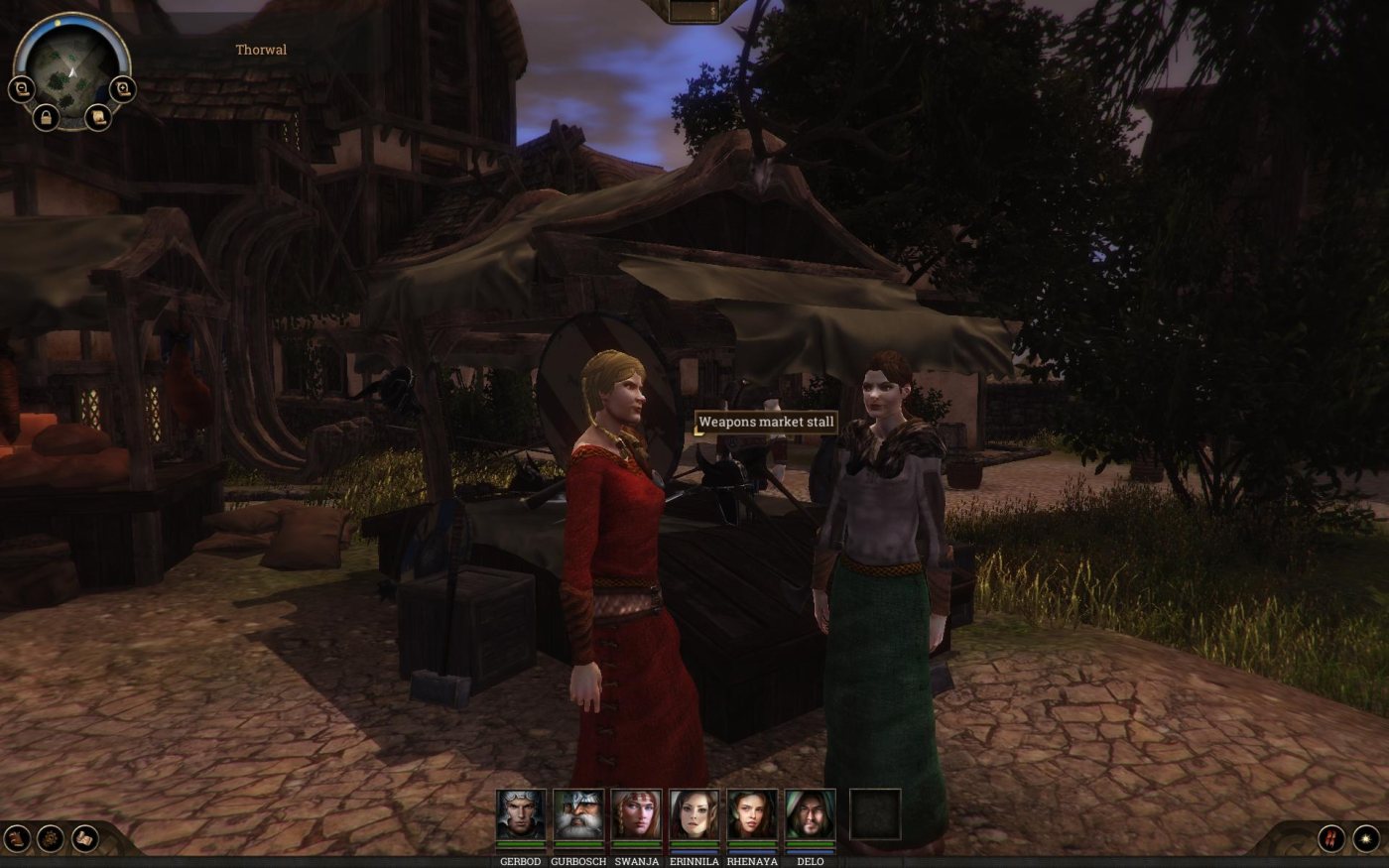Viewport: 1389px width, 868px height.
Task: Open settings with the gear icon
Action: tap(51, 838)
